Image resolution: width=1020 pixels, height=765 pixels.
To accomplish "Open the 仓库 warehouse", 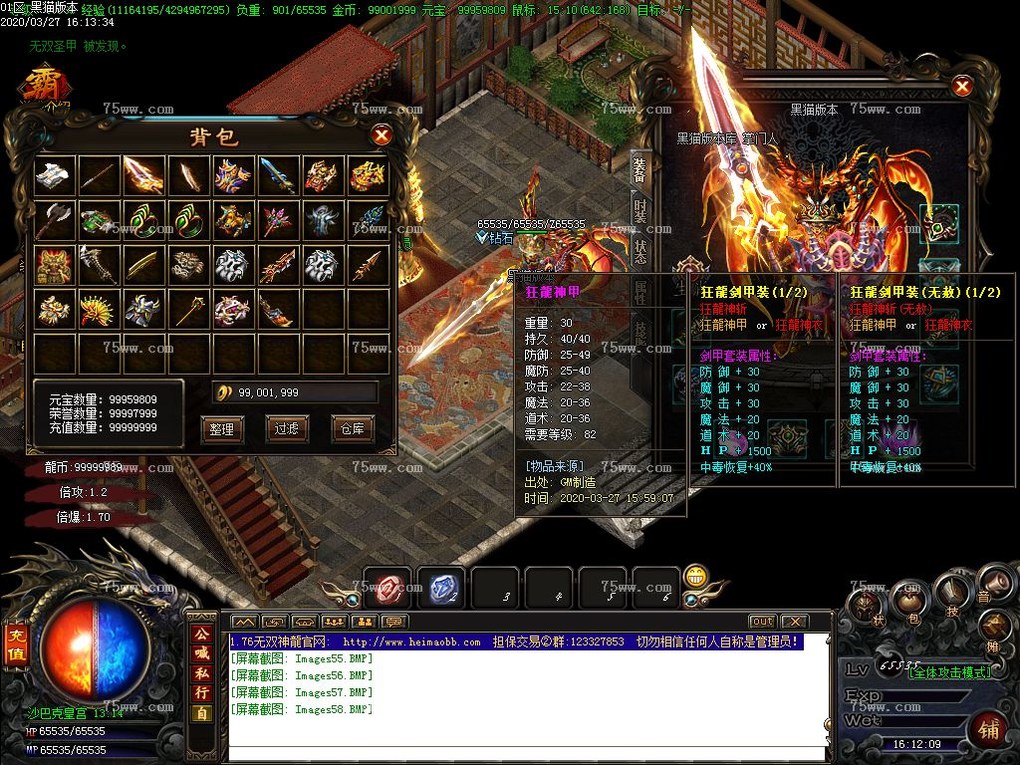I will point(352,429).
